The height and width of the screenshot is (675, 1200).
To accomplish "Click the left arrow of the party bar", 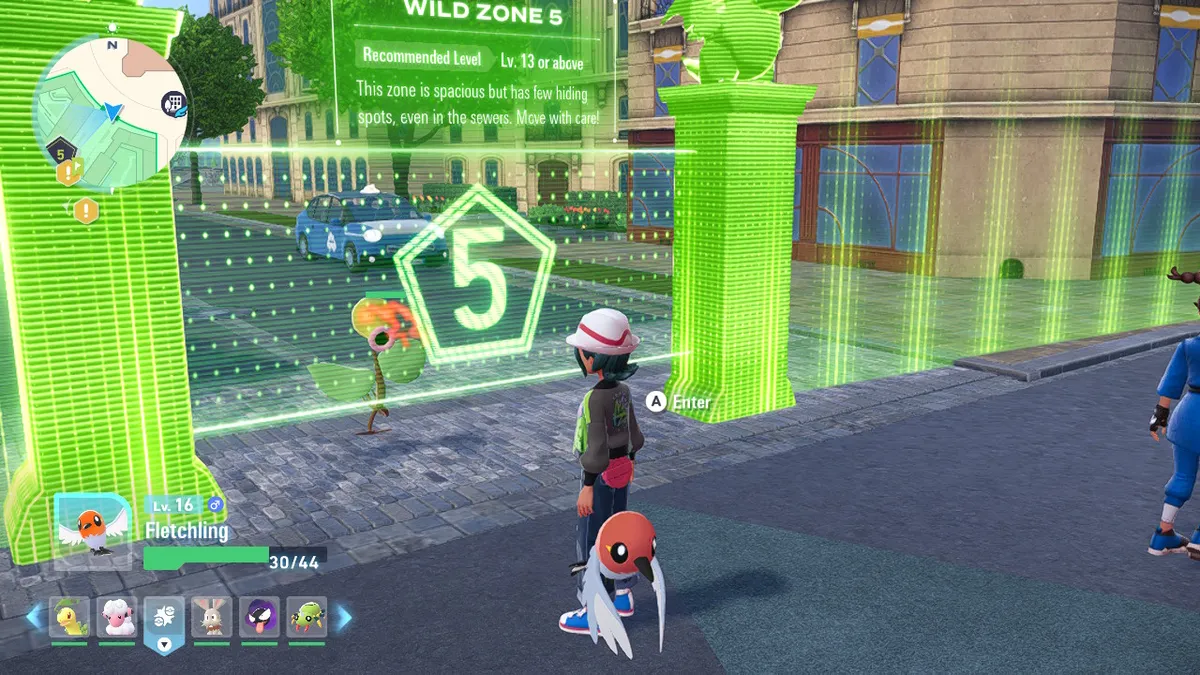I will click(34, 618).
